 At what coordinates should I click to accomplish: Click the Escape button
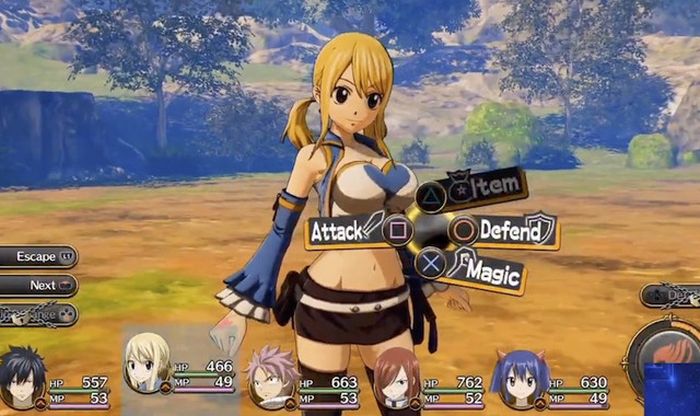[37, 257]
